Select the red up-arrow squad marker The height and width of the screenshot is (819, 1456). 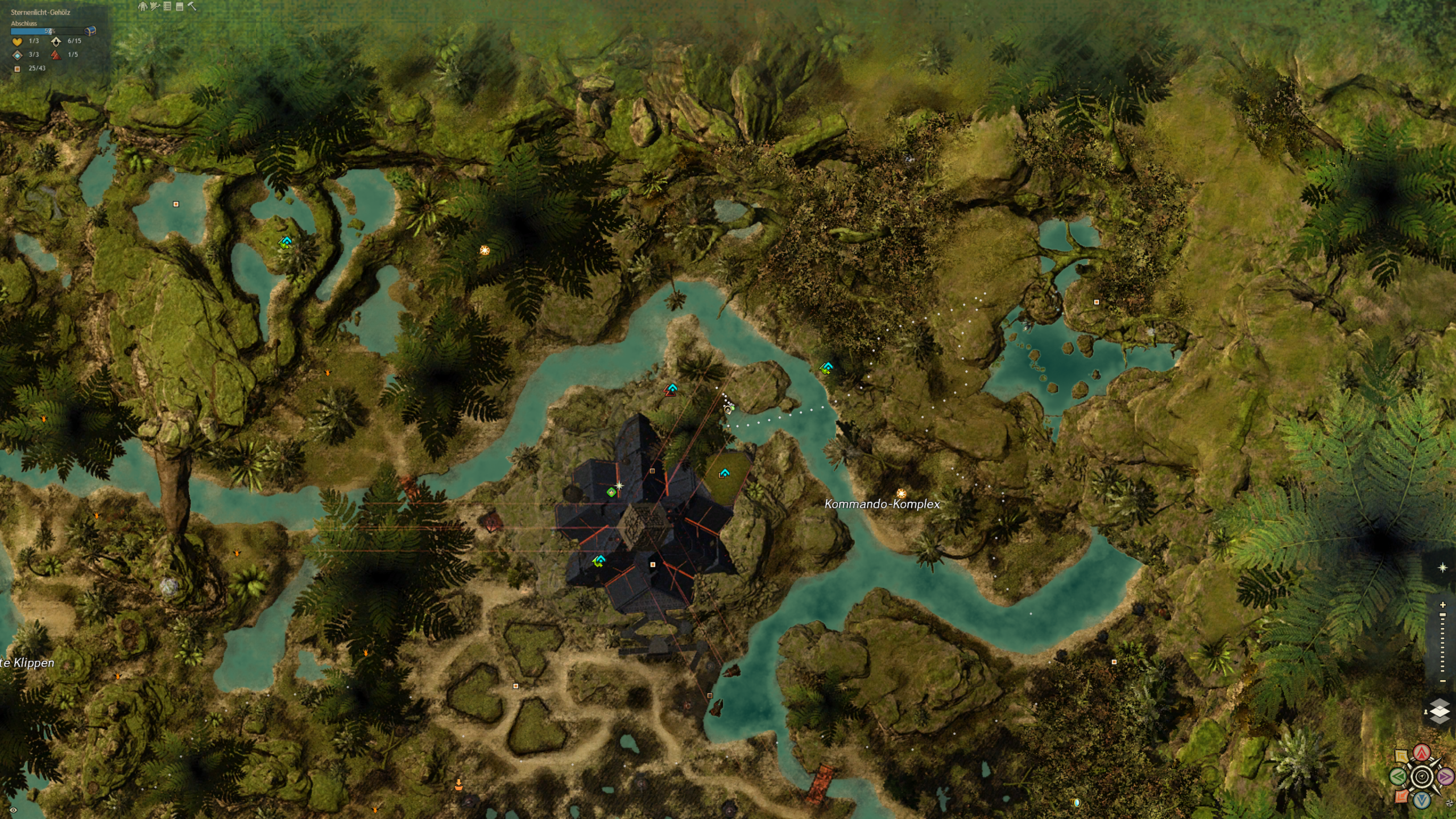click(x=1422, y=753)
